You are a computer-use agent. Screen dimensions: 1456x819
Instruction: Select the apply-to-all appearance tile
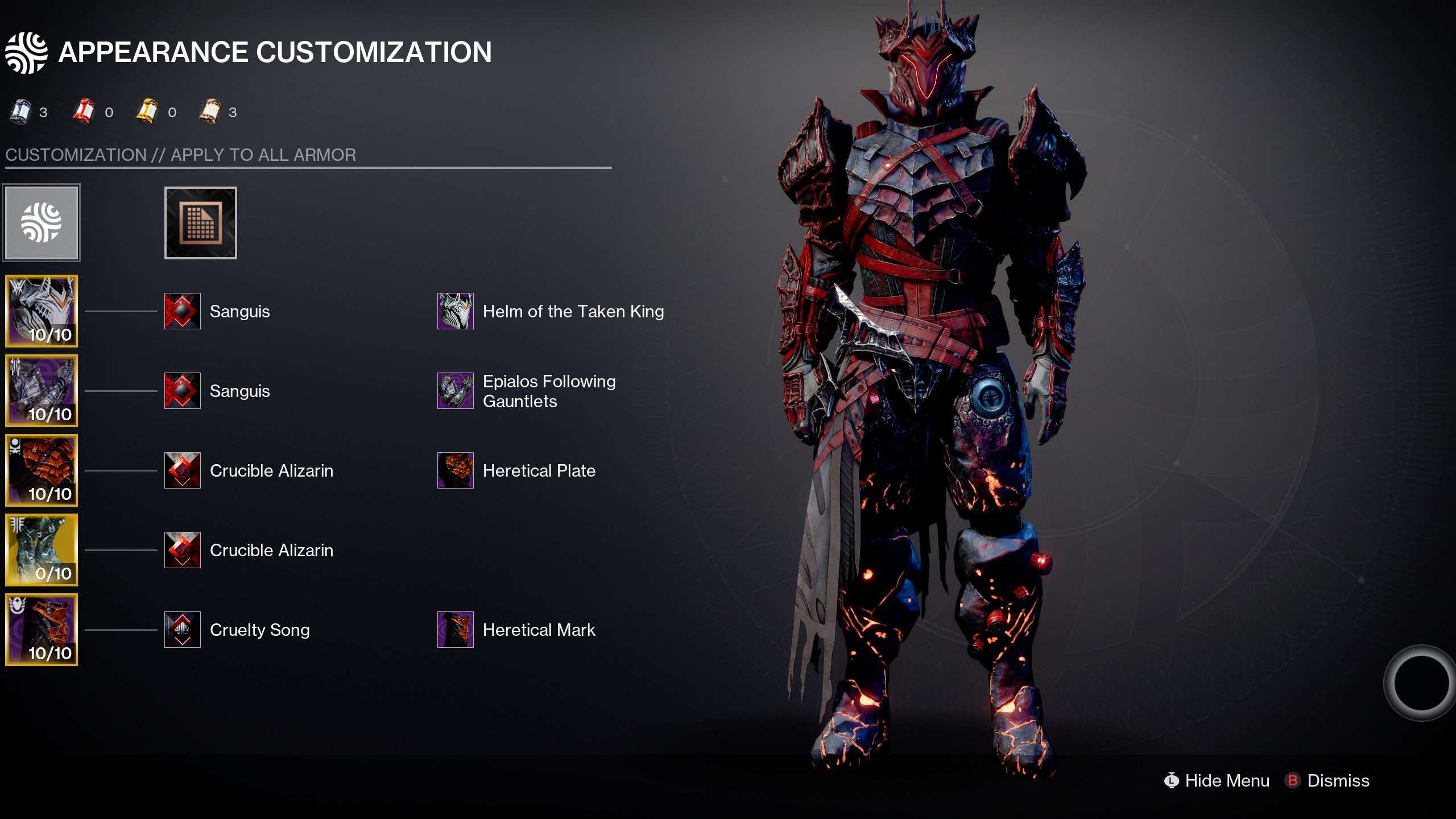coord(42,222)
